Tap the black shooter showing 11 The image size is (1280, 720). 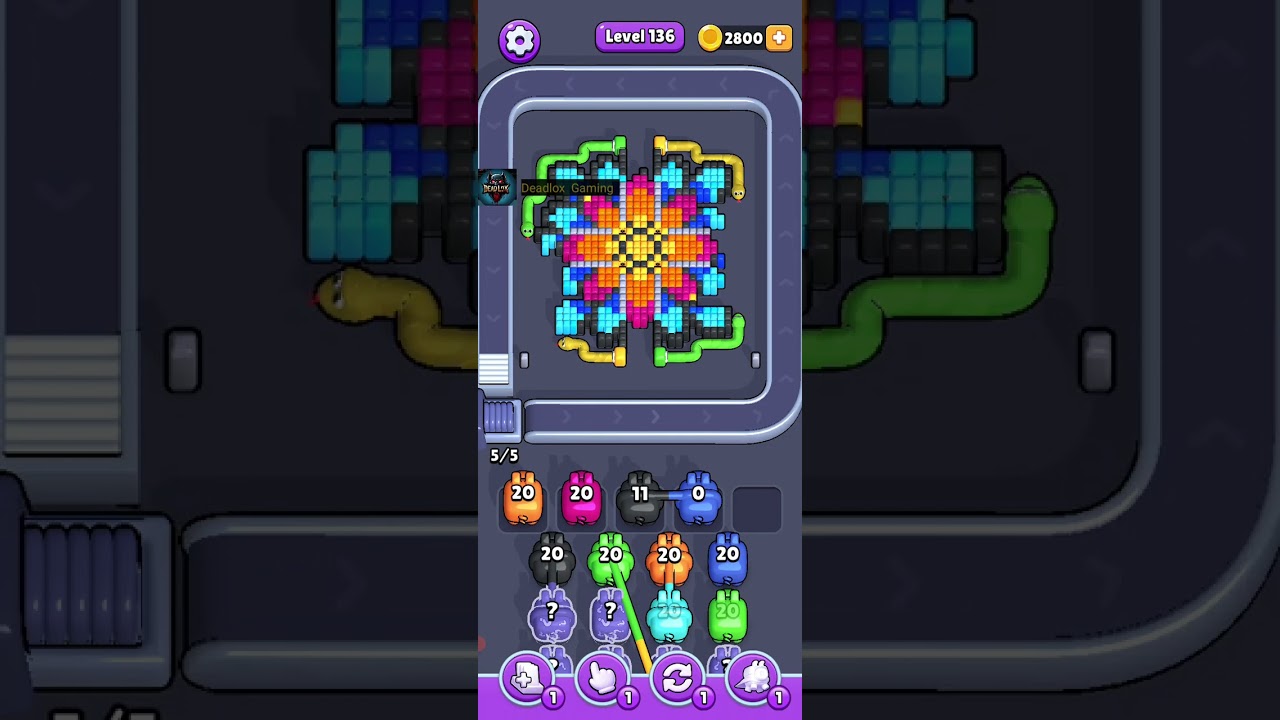(640, 498)
